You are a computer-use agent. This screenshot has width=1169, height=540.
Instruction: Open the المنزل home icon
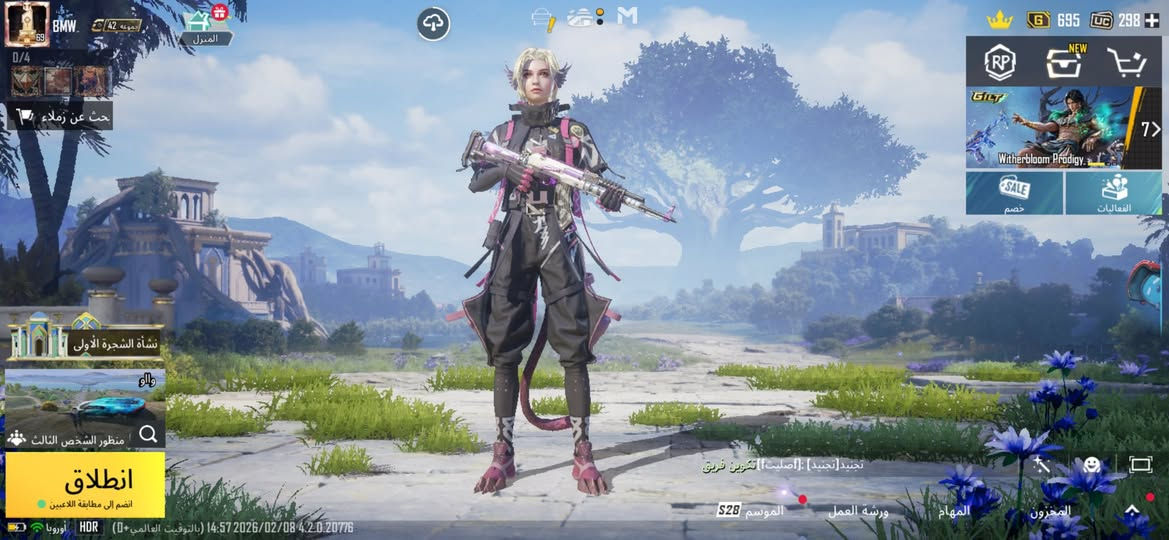tap(204, 26)
